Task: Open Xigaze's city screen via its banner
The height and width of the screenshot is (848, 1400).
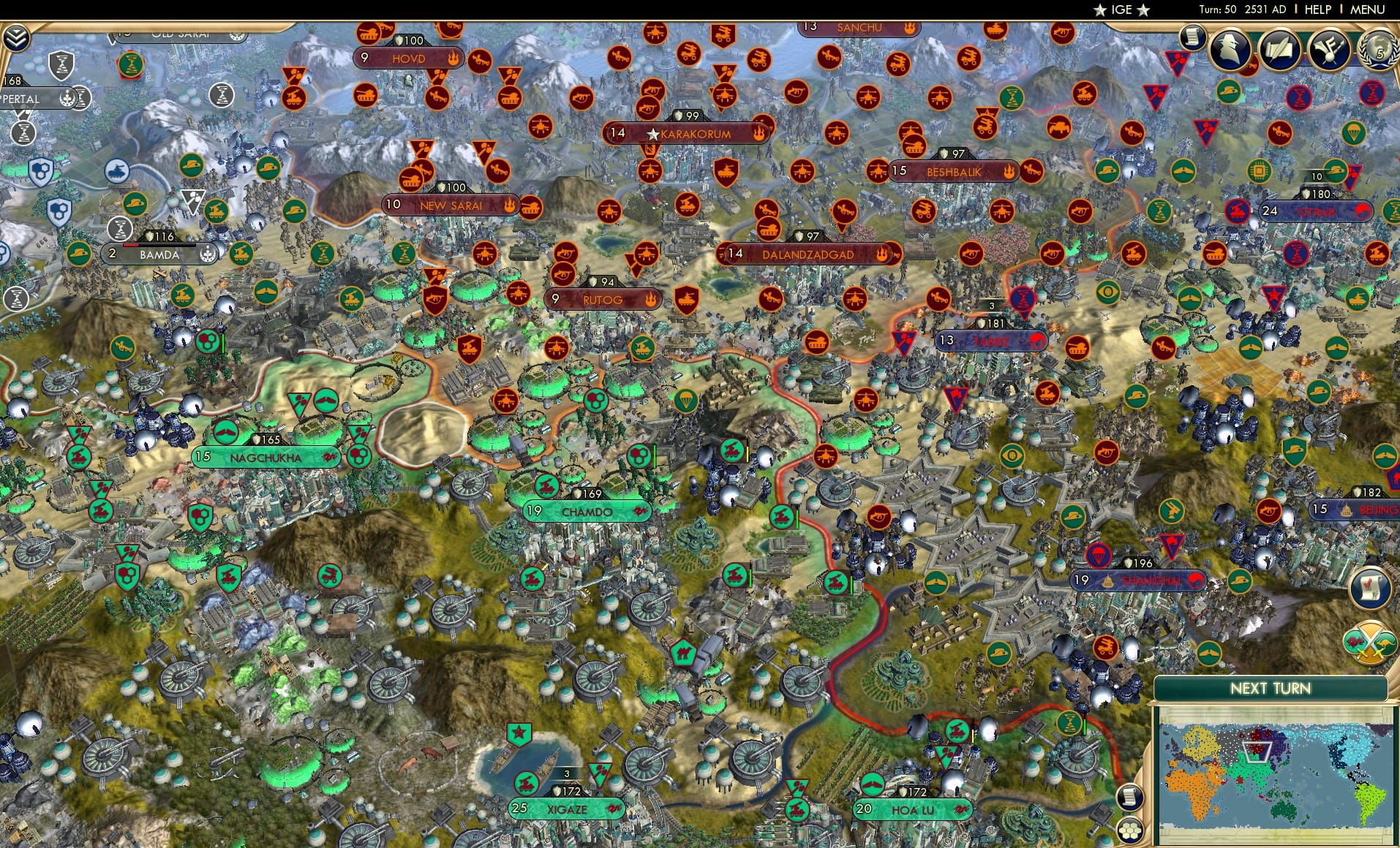Action: 567,810
